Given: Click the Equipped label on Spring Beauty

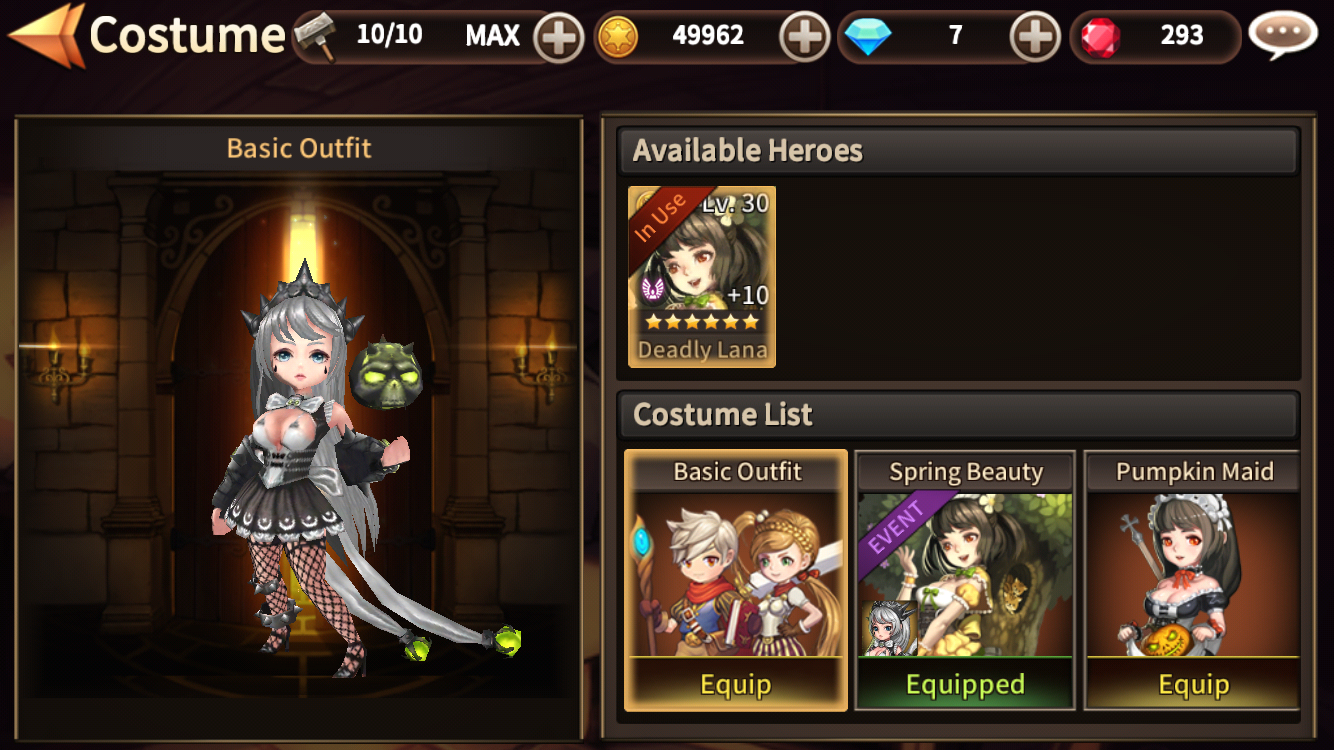Looking at the screenshot, I should click(965, 685).
